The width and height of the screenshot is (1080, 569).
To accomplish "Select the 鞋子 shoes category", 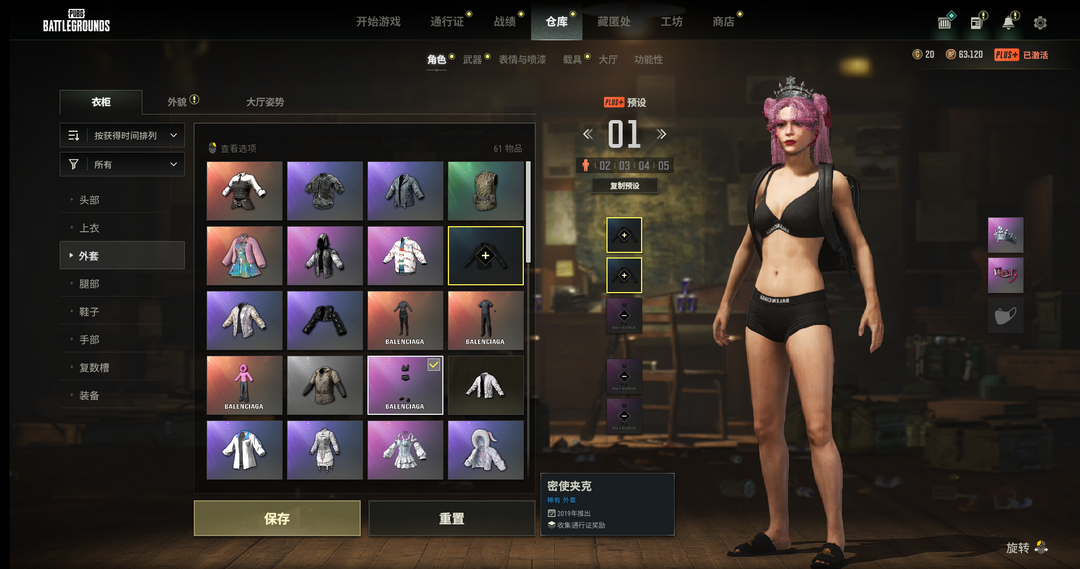I will pyautogui.click(x=90, y=312).
